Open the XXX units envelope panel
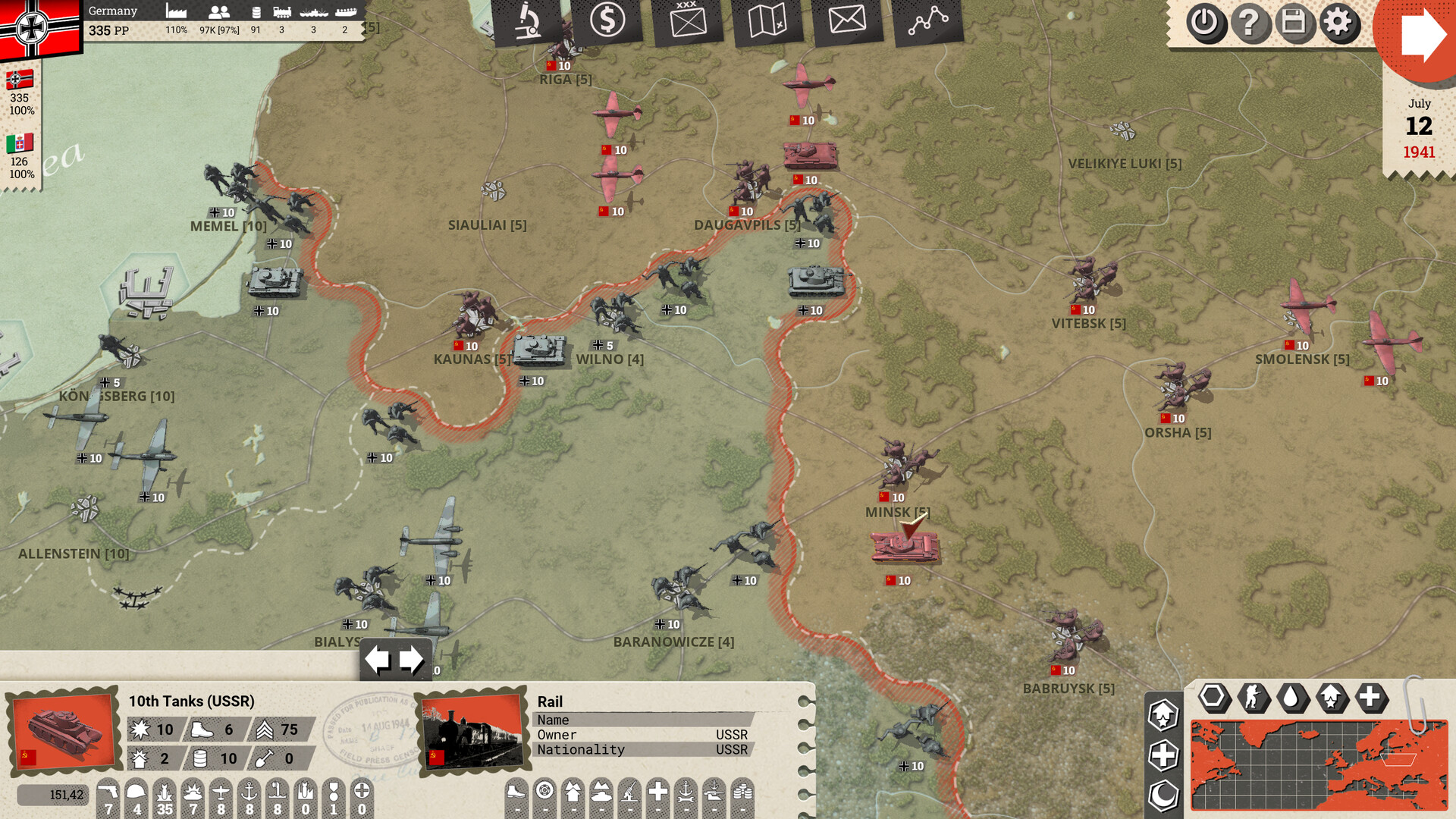This screenshot has width=1456, height=819. 688,19
